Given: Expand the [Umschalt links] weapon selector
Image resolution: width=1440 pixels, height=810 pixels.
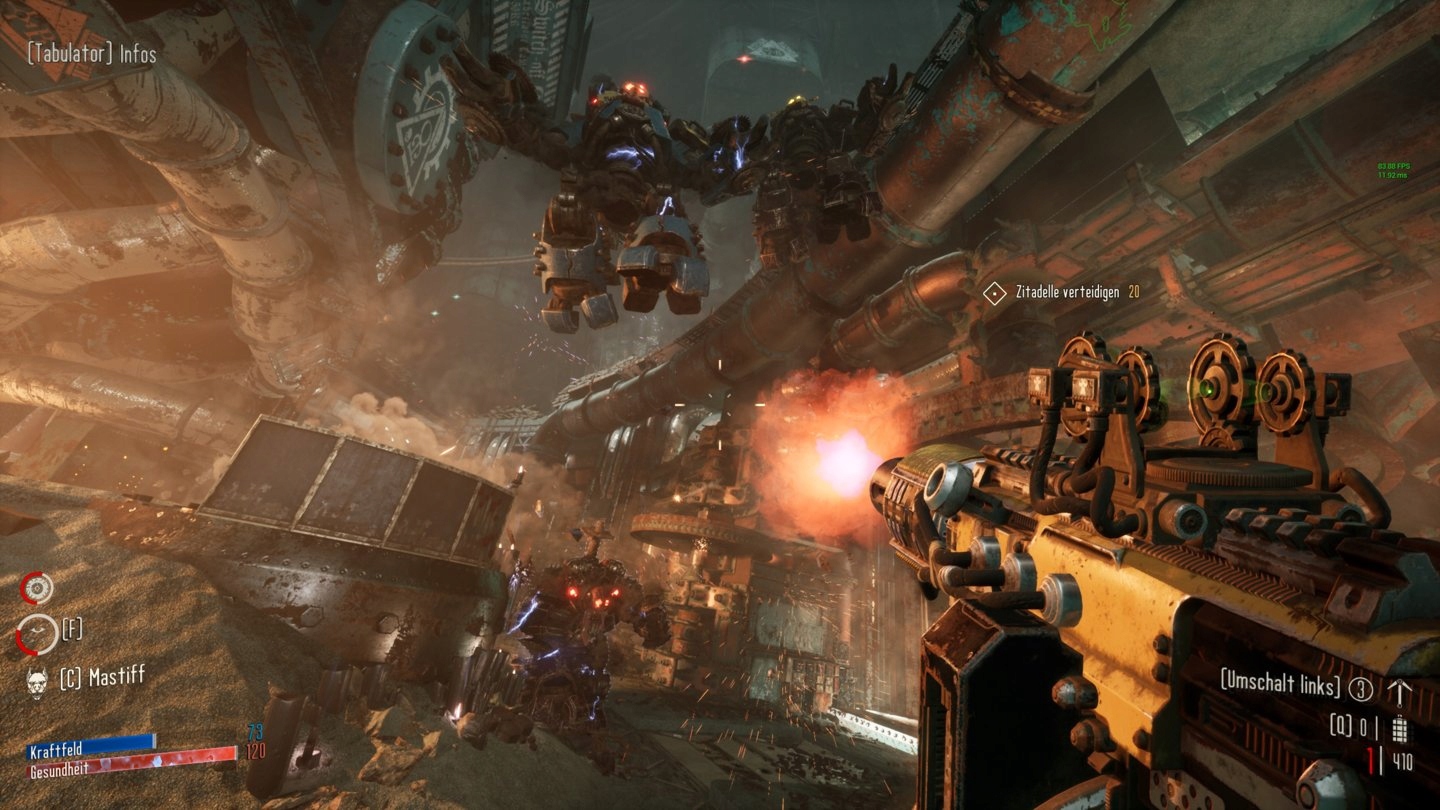Looking at the screenshot, I should 1279,683.
